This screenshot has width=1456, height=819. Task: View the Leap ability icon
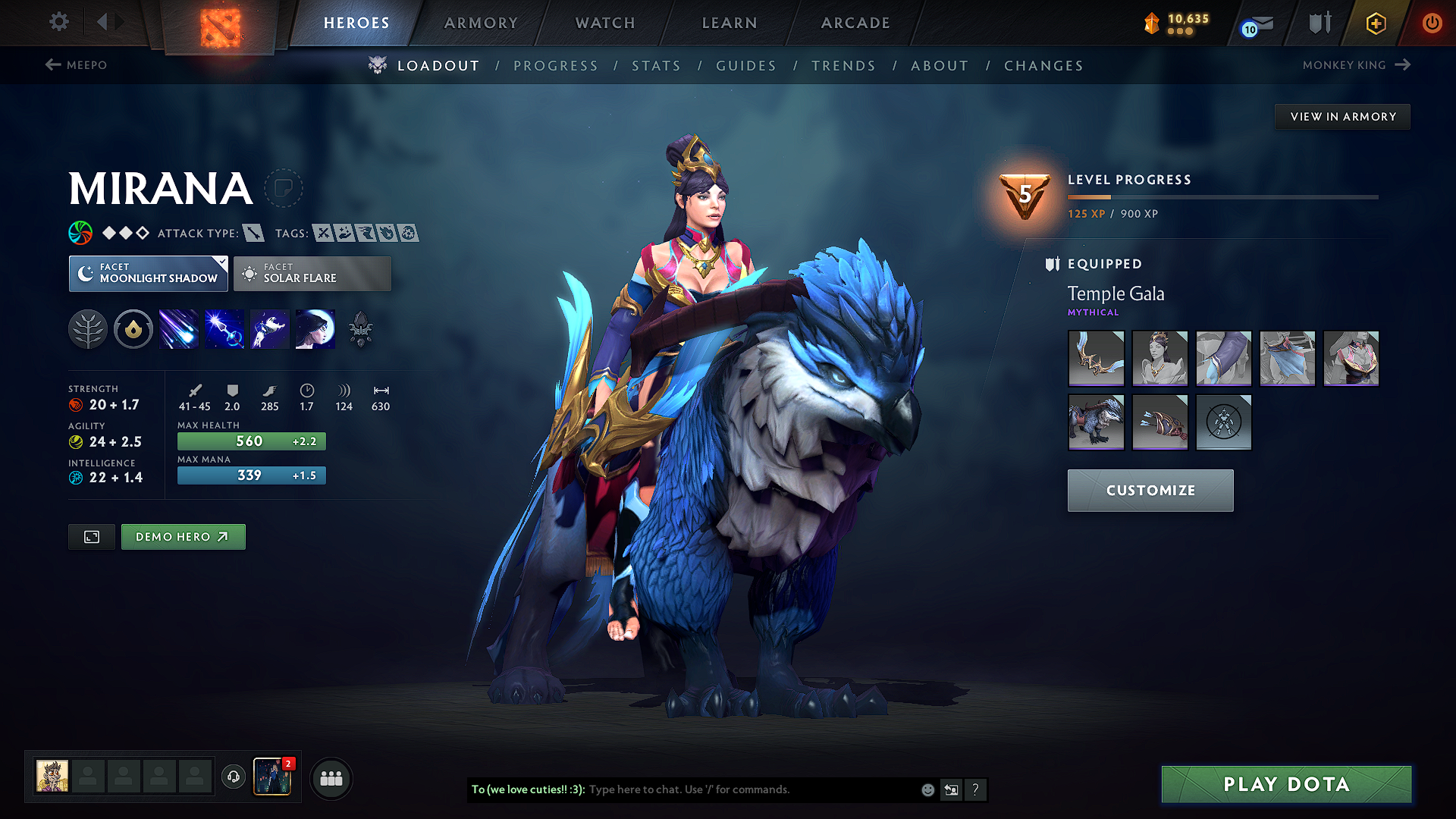point(269,328)
